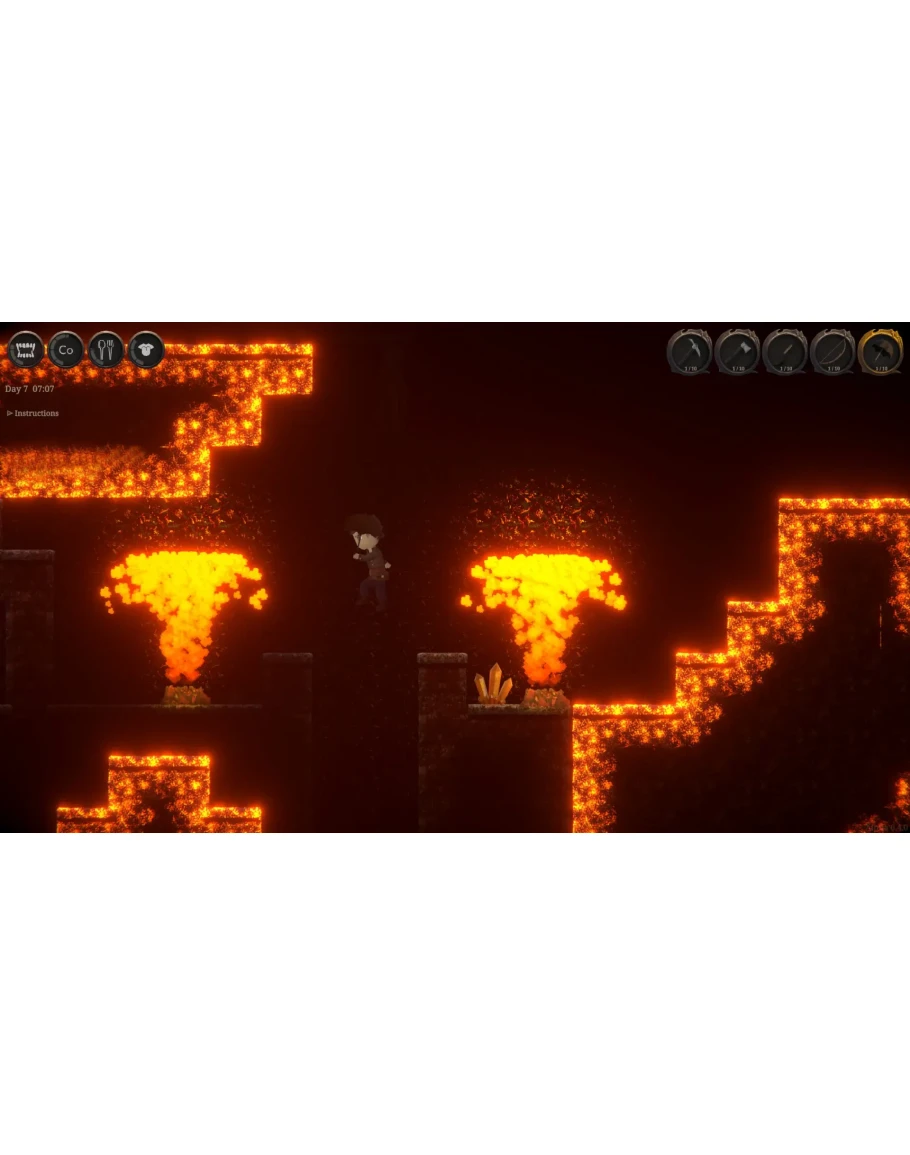910x1155 pixels.
Task: Switch to the bow weapon slot
Action: (833, 351)
